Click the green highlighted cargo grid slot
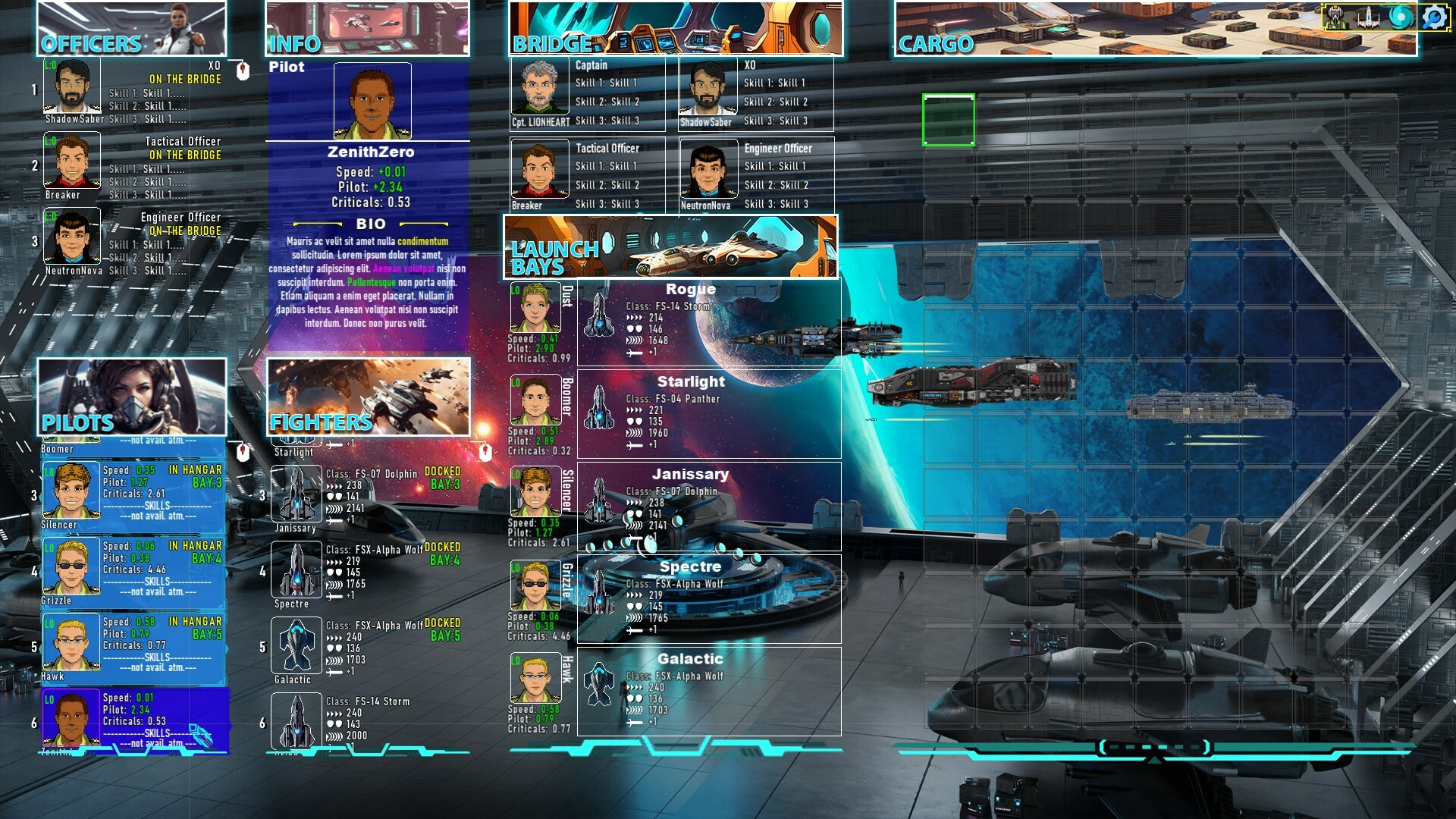Image resolution: width=1456 pixels, height=819 pixels. point(949,120)
